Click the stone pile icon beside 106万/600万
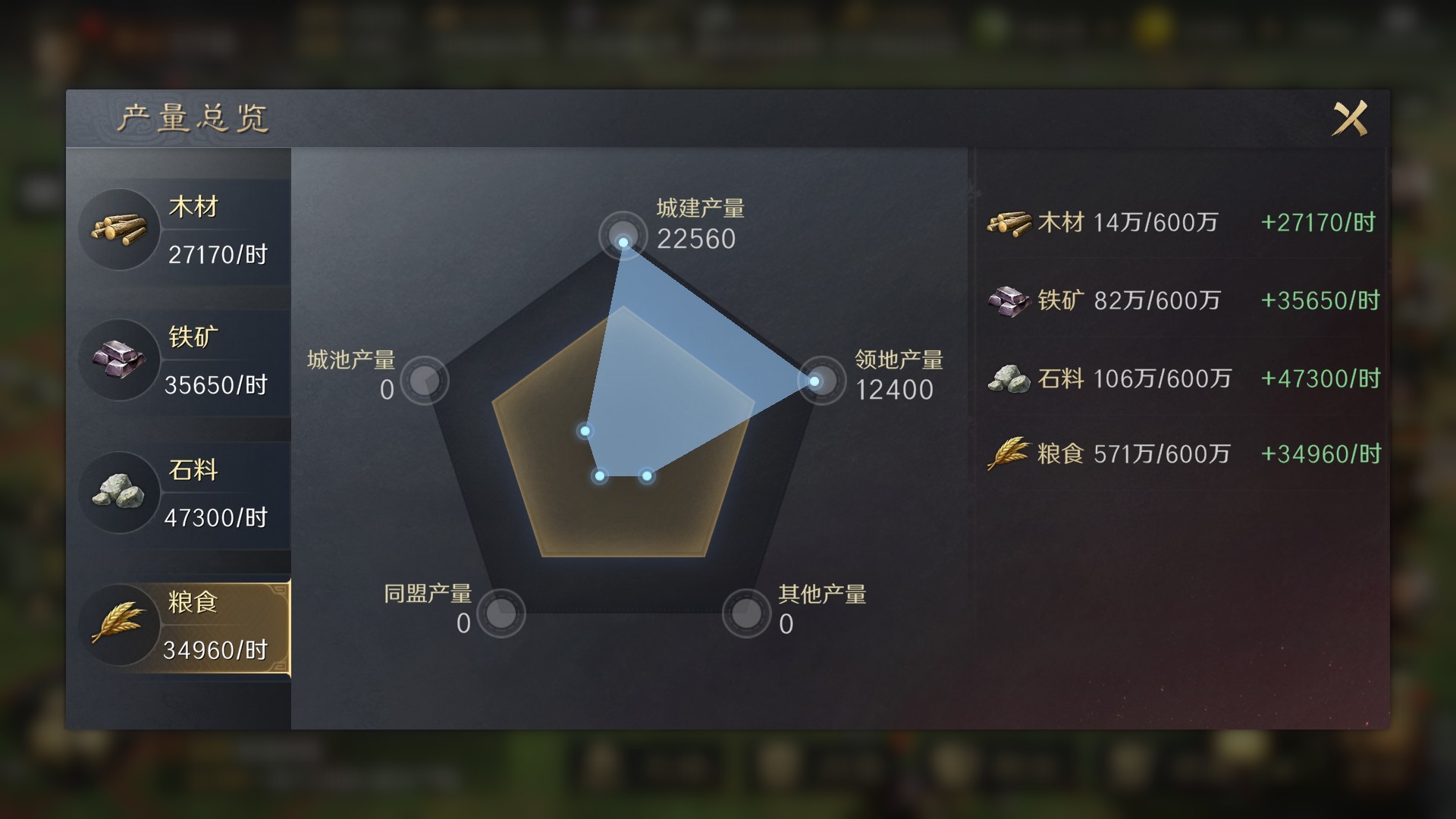The image size is (1456, 819). click(1007, 377)
